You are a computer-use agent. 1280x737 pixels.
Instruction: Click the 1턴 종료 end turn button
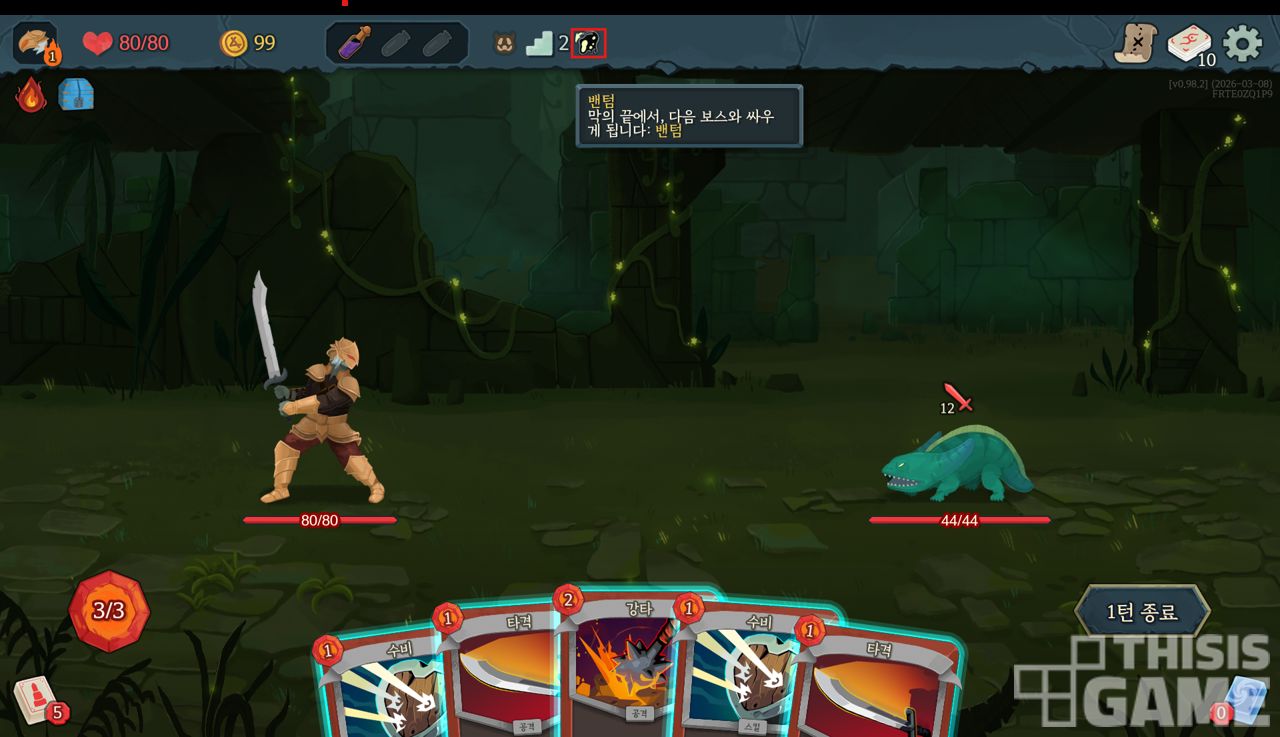pyautogui.click(x=1142, y=612)
